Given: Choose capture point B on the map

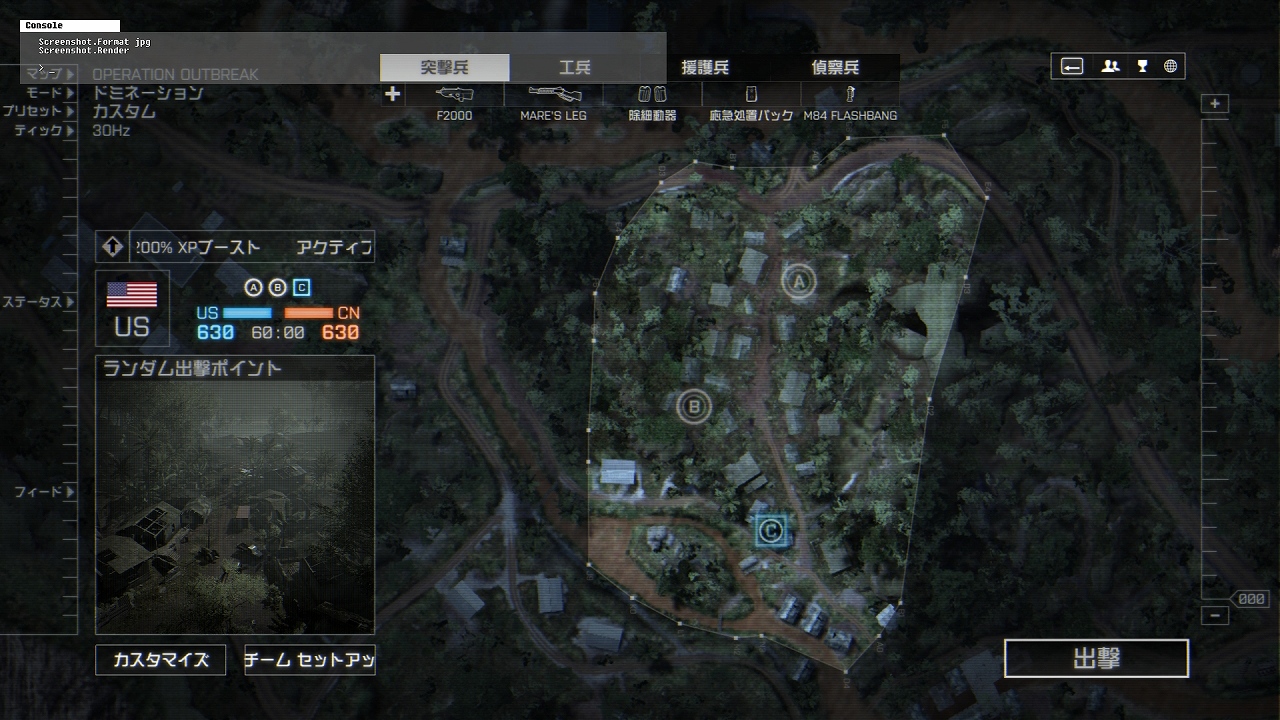Looking at the screenshot, I should point(693,406).
